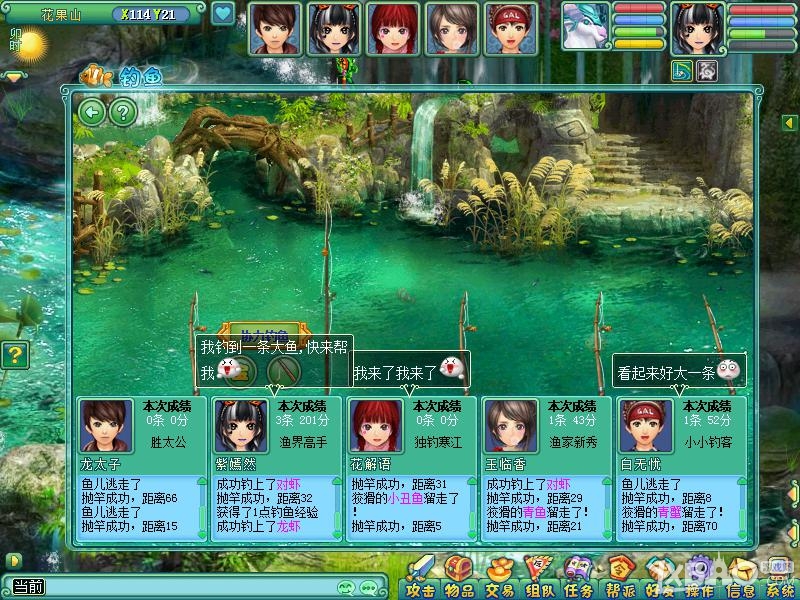The width and height of the screenshot is (800, 600).
Task: Open fishing help with the question mark button
Action: point(122,112)
